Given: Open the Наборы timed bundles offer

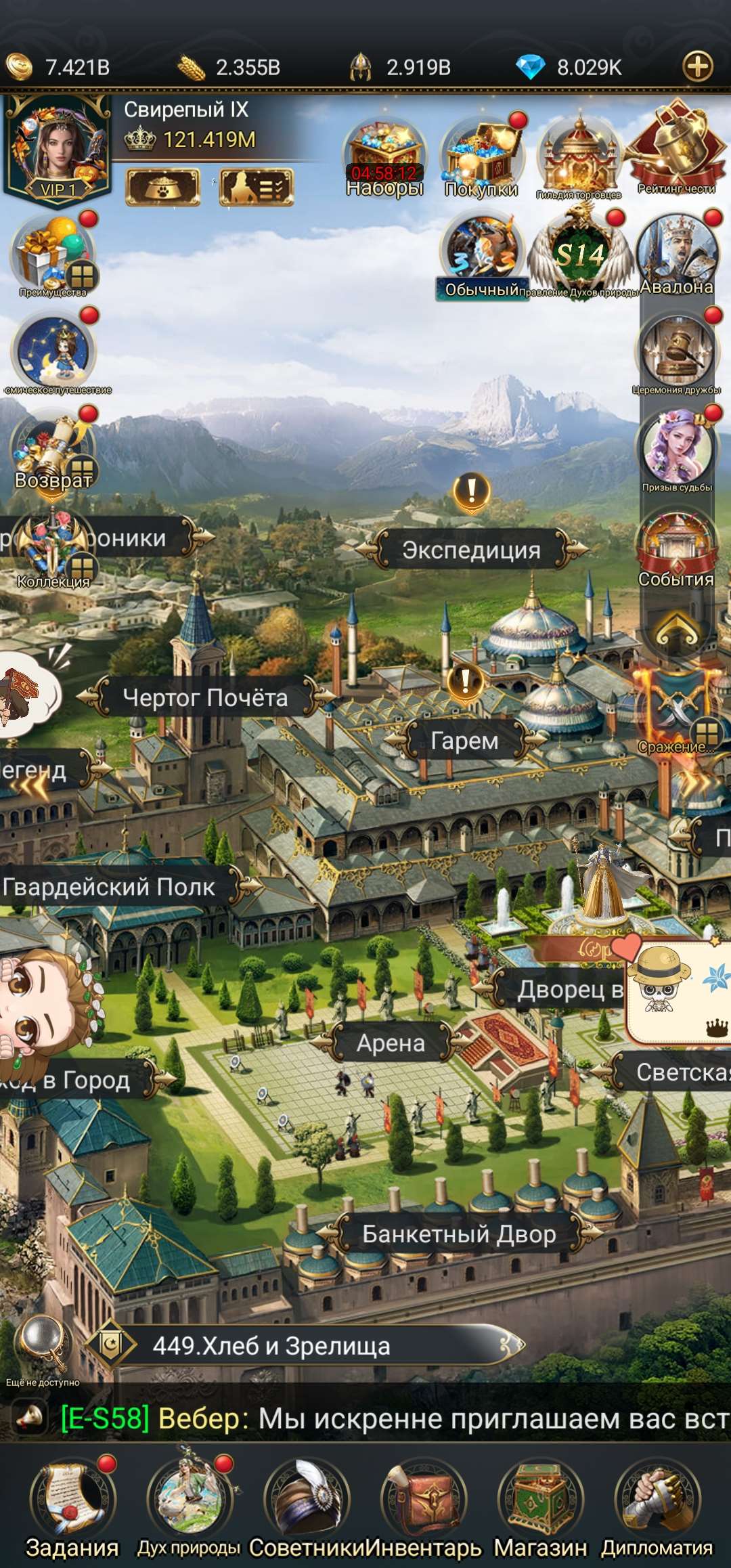Looking at the screenshot, I should click(x=384, y=157).
